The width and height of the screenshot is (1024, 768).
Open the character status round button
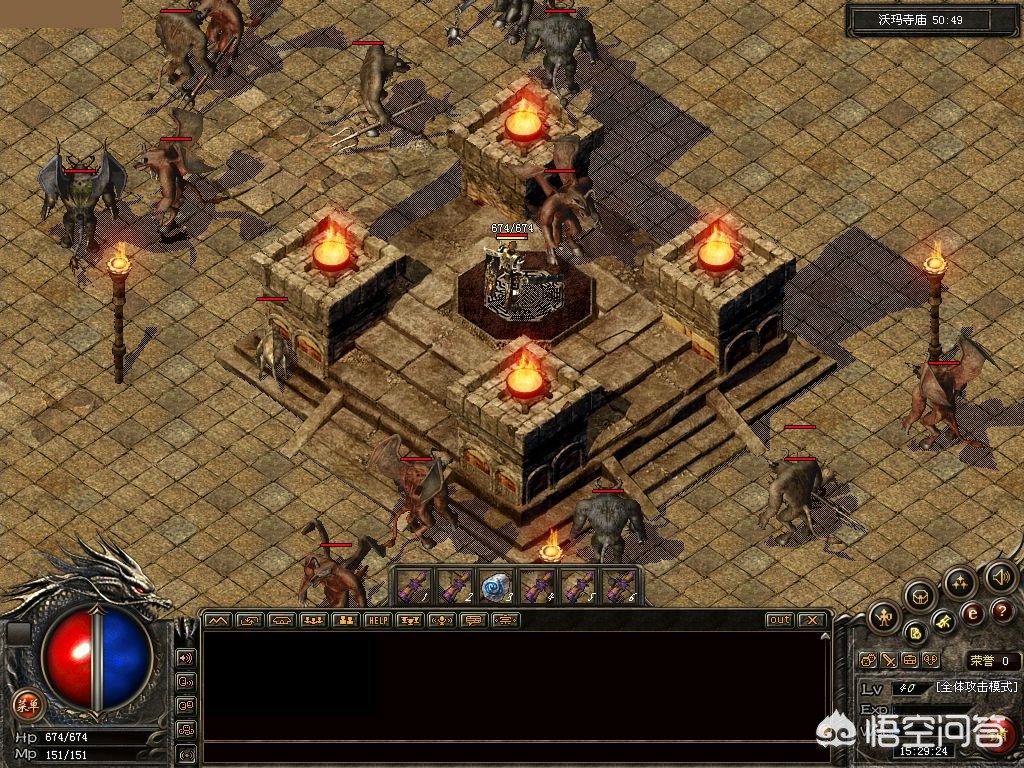pyautogui.click(x=883, y=617)
